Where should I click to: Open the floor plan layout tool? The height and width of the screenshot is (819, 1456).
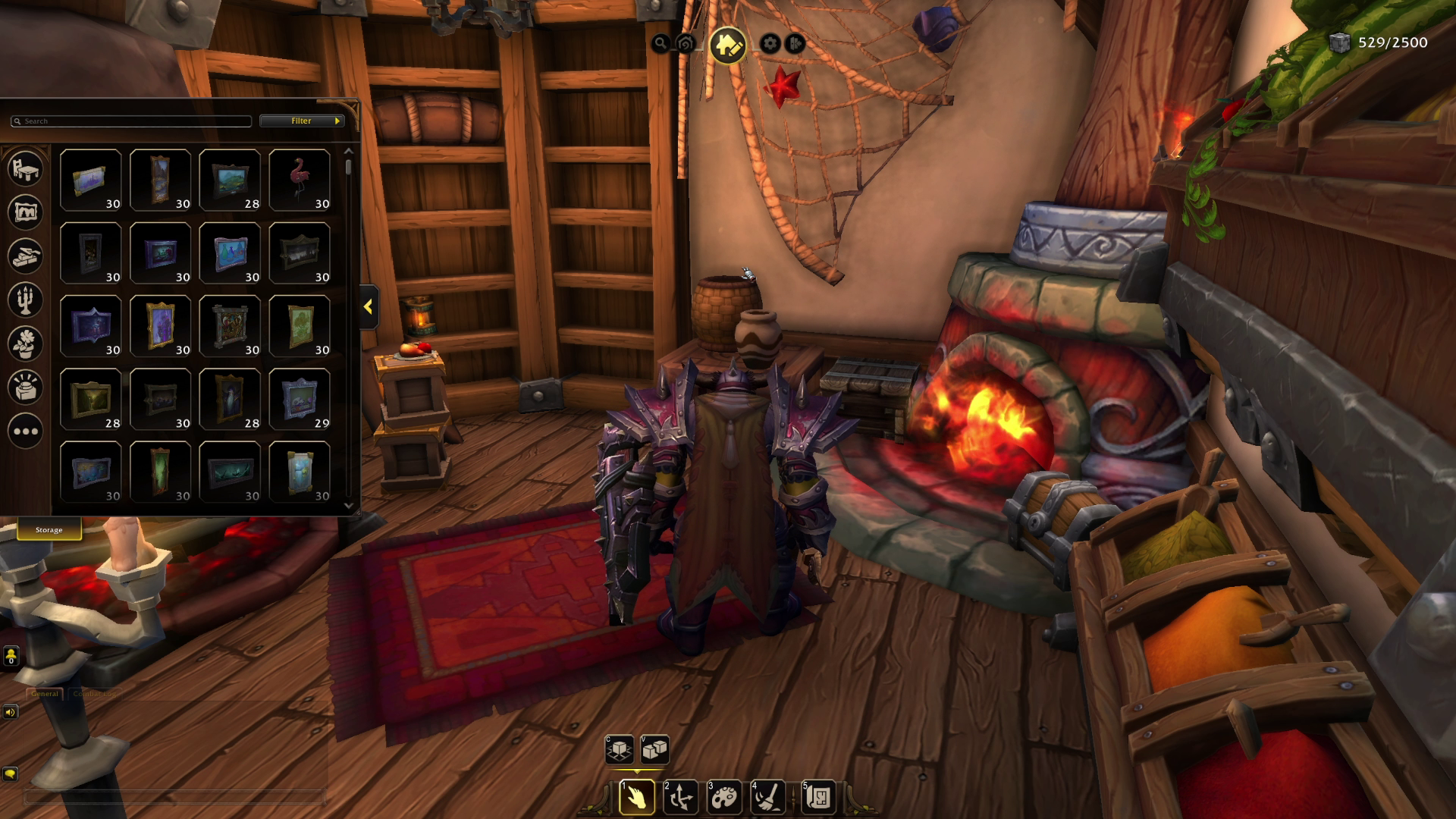coord(818,797)
